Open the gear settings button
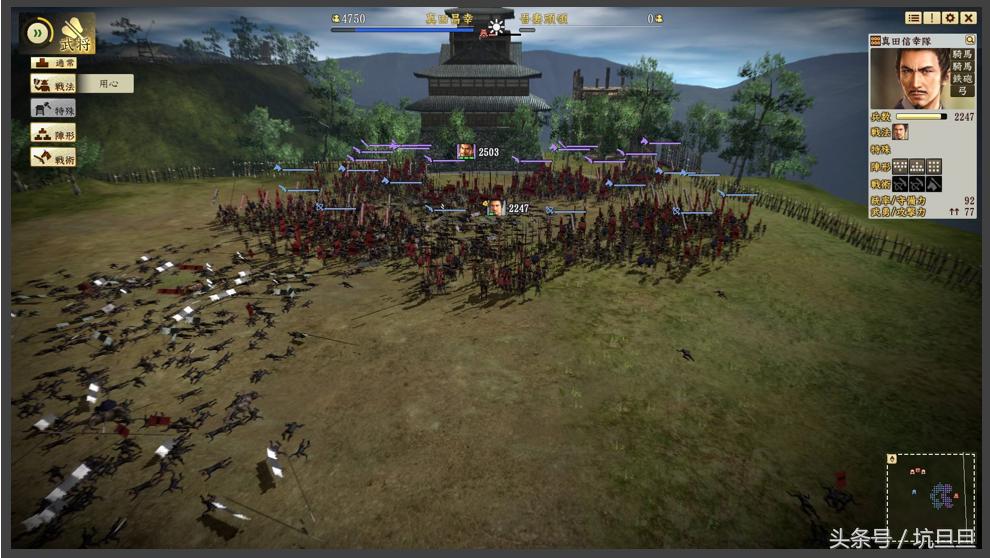Screen dimensions: 990x558 949,18
